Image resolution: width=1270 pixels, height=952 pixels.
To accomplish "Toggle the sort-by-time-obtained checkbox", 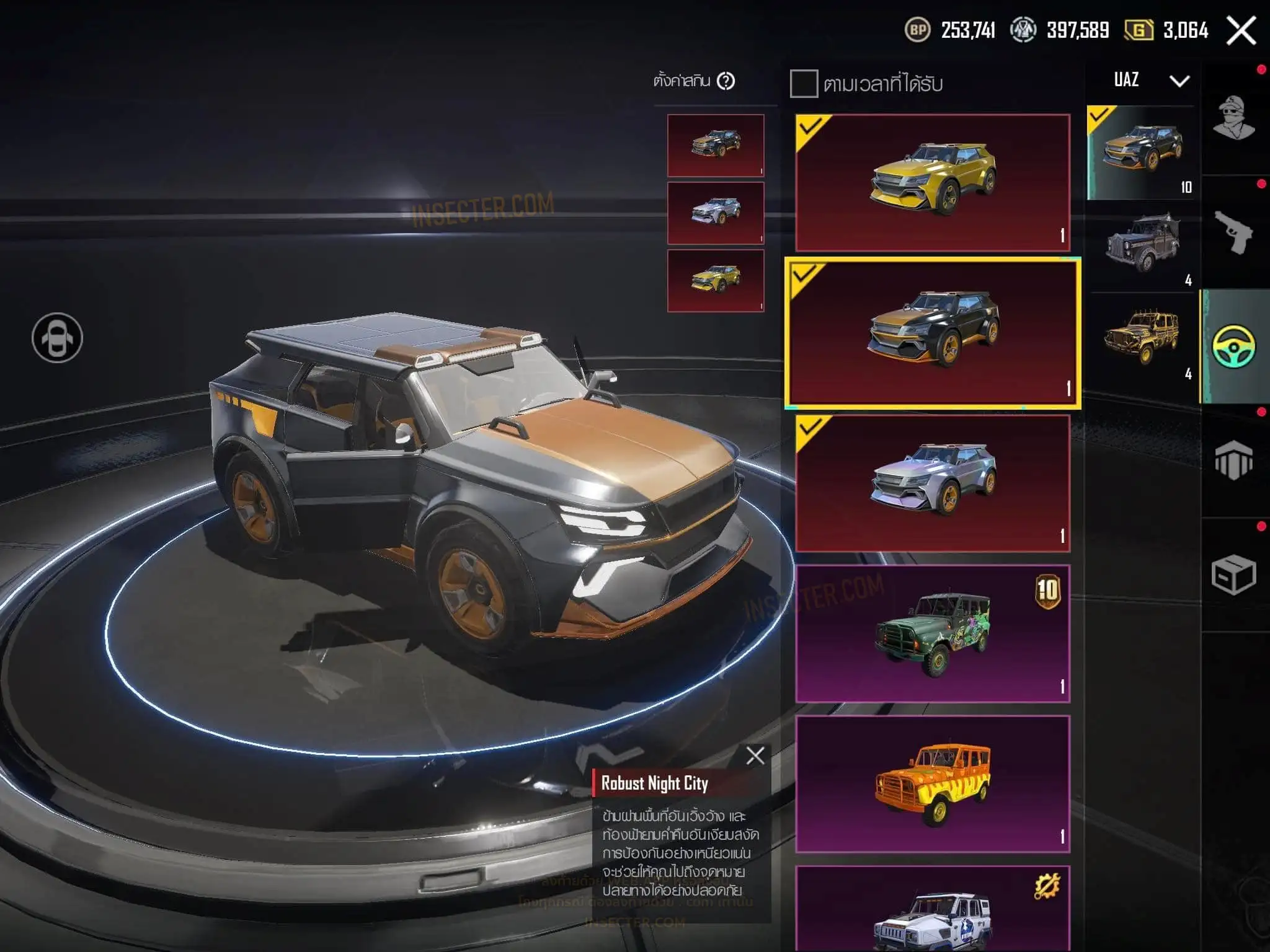I will click(804, 84).
